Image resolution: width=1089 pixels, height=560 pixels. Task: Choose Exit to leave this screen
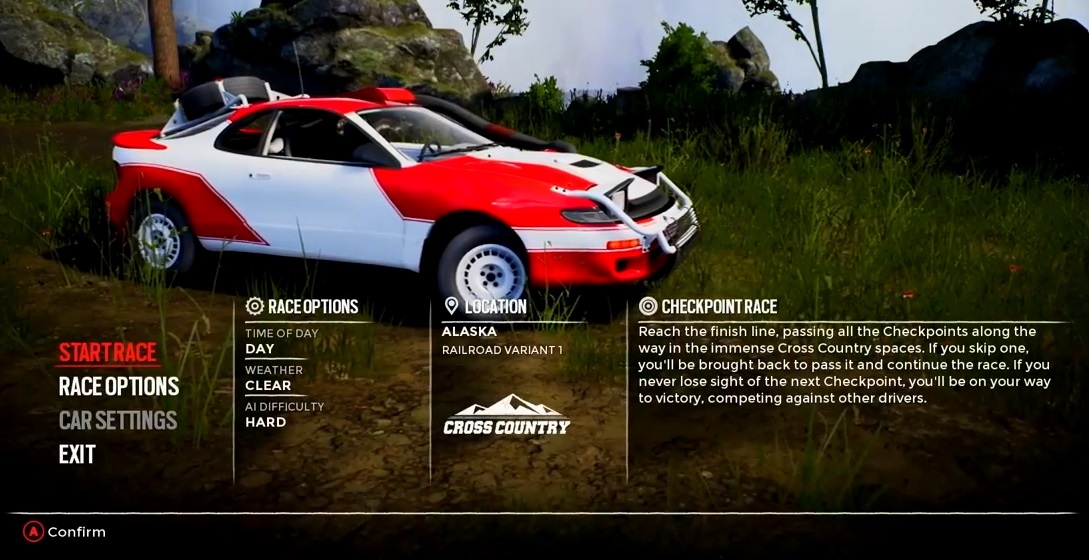[77, 454]
